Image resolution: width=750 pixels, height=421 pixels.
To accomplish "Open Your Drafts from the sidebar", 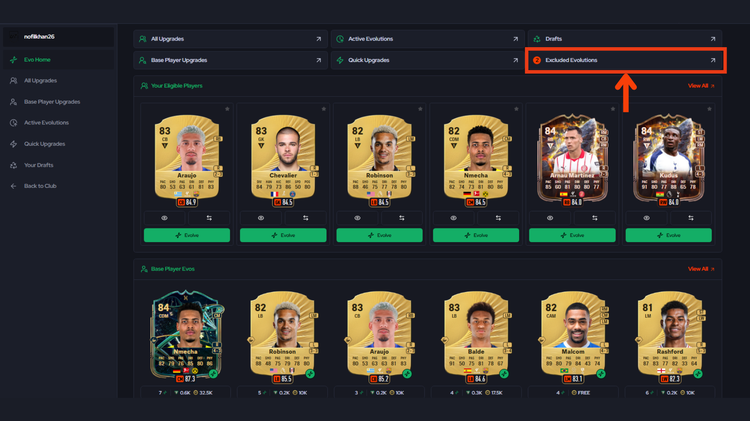I will (x=38, y=165).
